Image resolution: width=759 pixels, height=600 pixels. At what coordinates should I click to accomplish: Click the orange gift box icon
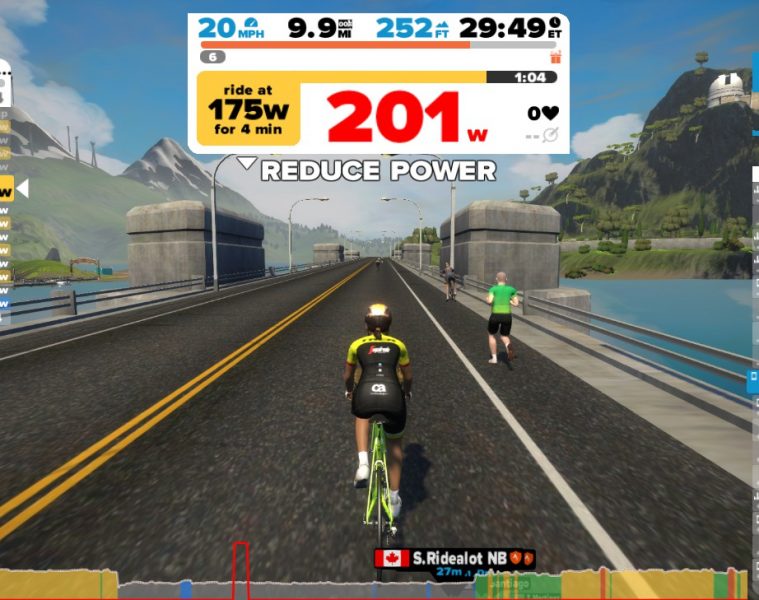(555, 57)
